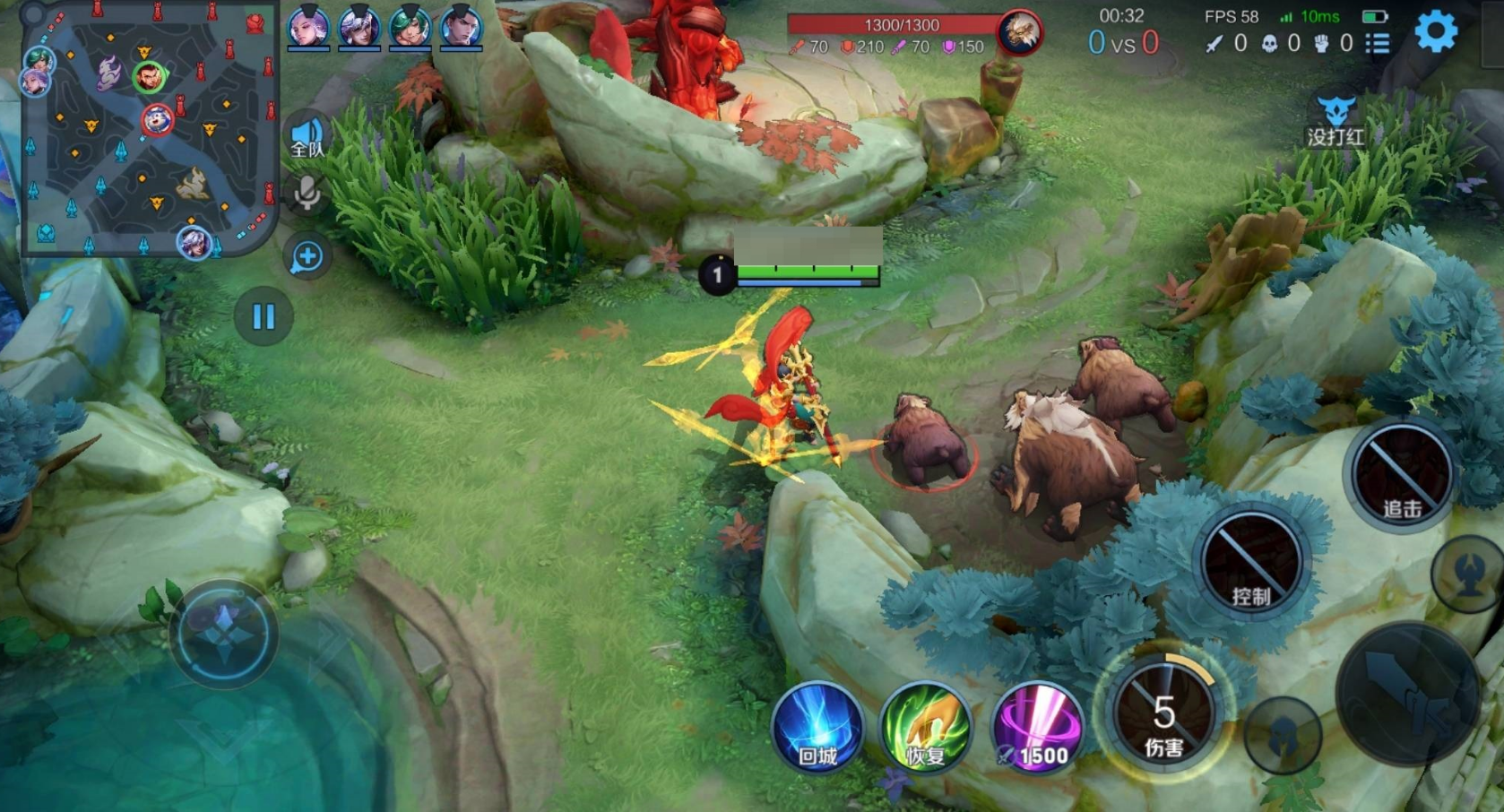The width and height of the screenshot is (1504, 812).
Task: Toggle the microphone button
Action: coord(307,192)
